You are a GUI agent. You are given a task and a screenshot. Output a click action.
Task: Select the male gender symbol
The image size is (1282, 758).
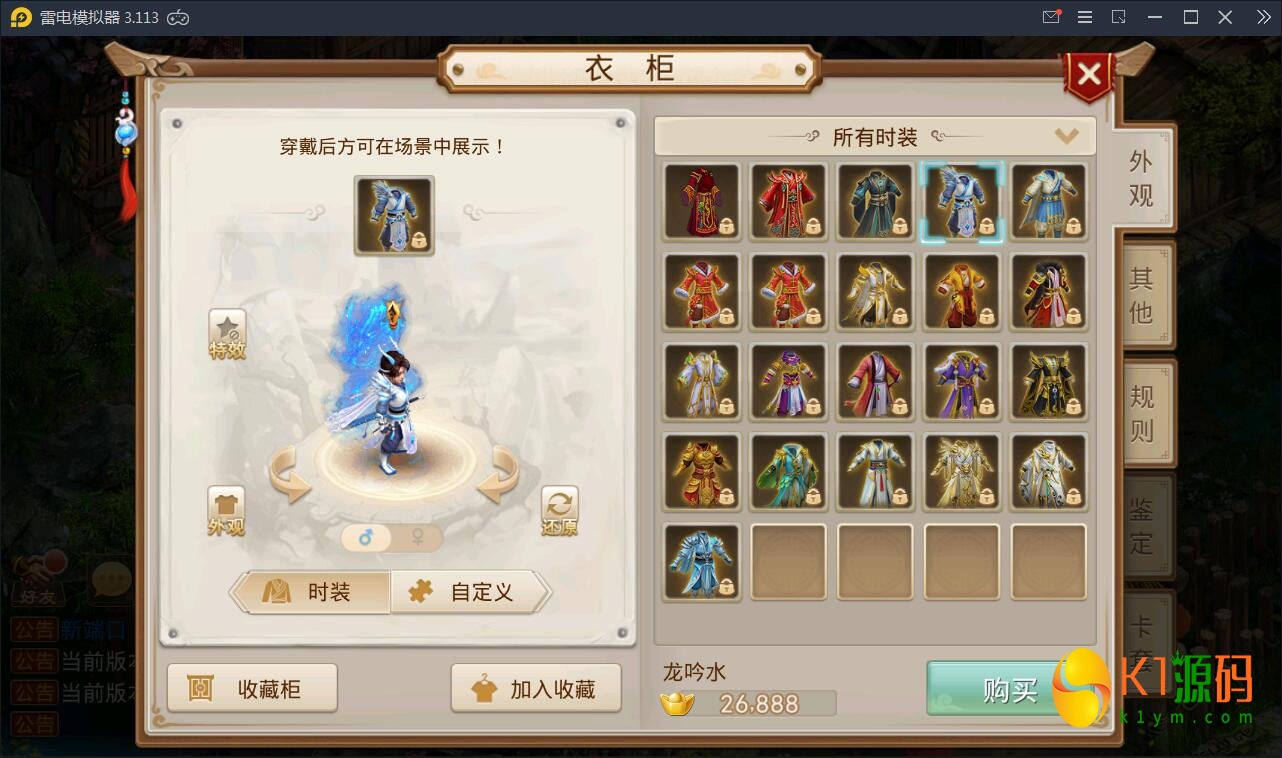click(x=367, y=538)
